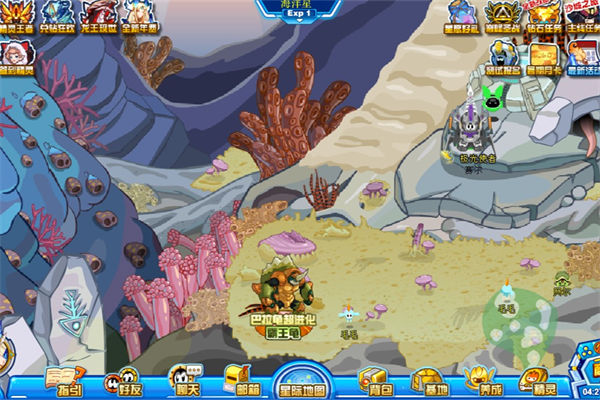This screenshot has height=400, width=600.
Task: Open the 全新年费 event icon
Action: tap(137, 15)
